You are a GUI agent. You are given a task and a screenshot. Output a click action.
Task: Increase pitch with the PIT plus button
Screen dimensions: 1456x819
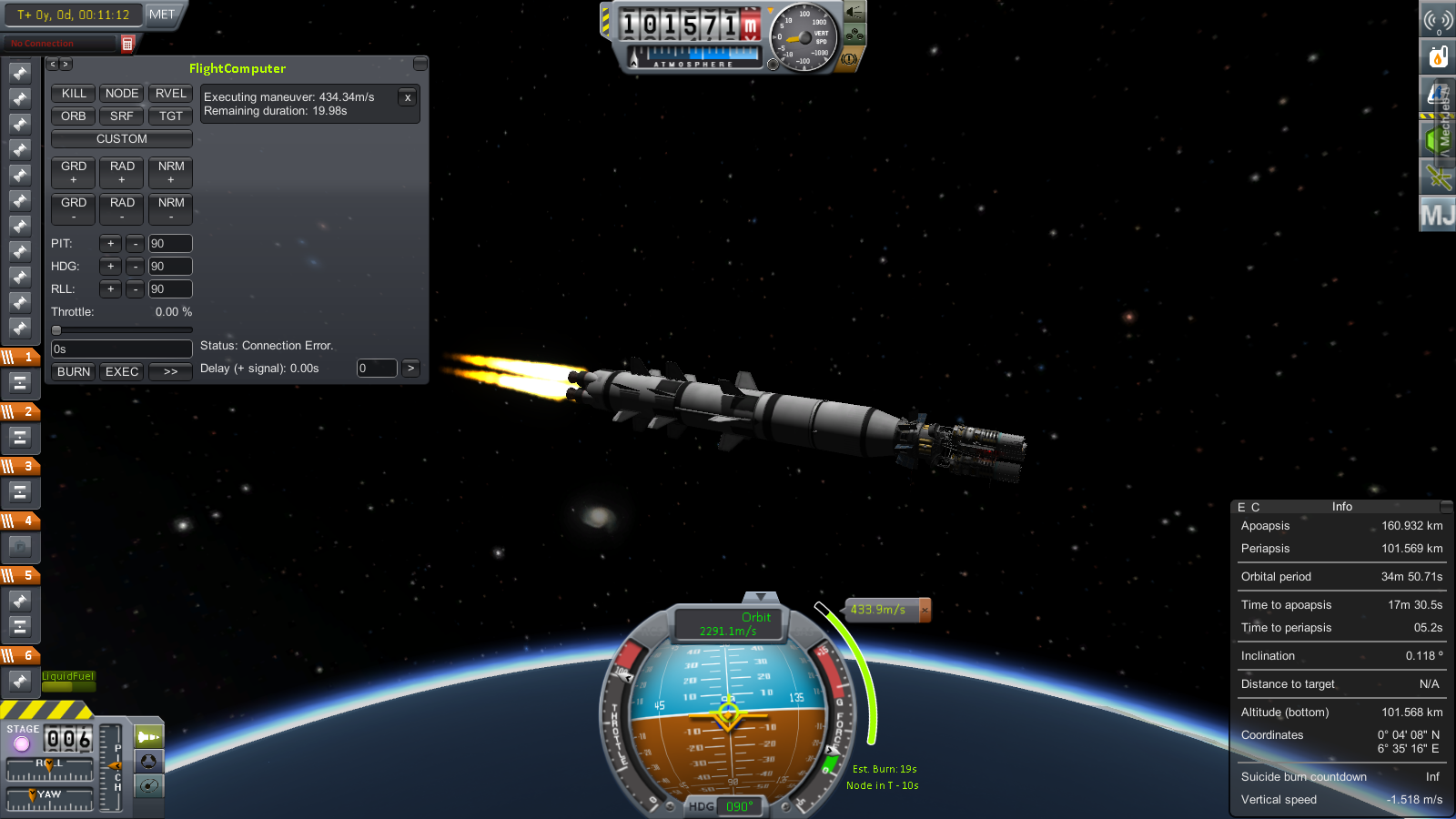click(110, 244)
